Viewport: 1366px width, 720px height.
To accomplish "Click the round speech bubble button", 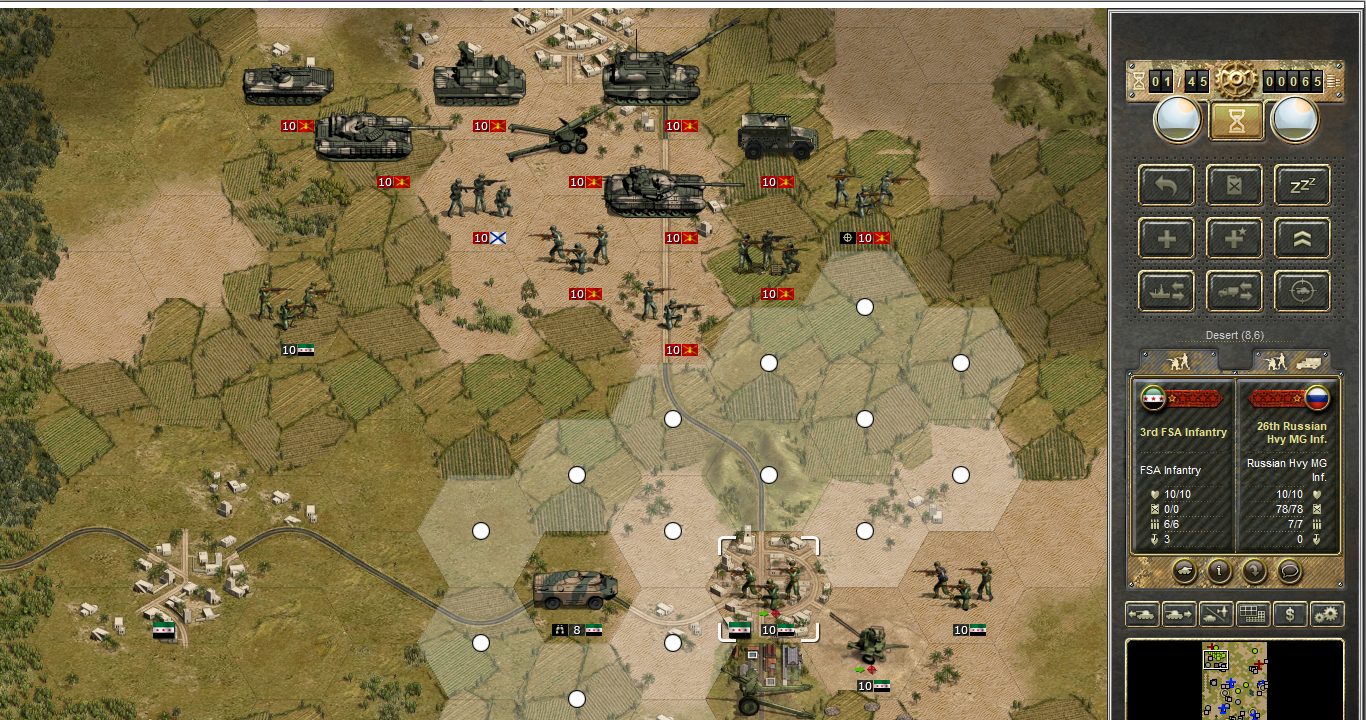I will [x=1290, y=571].
